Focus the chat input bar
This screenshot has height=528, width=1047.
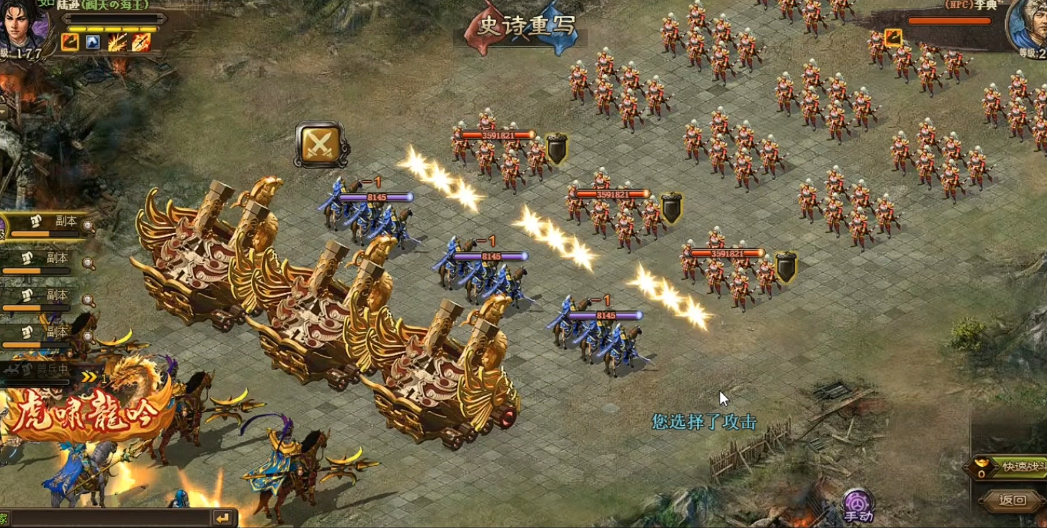tap(110, 518)
